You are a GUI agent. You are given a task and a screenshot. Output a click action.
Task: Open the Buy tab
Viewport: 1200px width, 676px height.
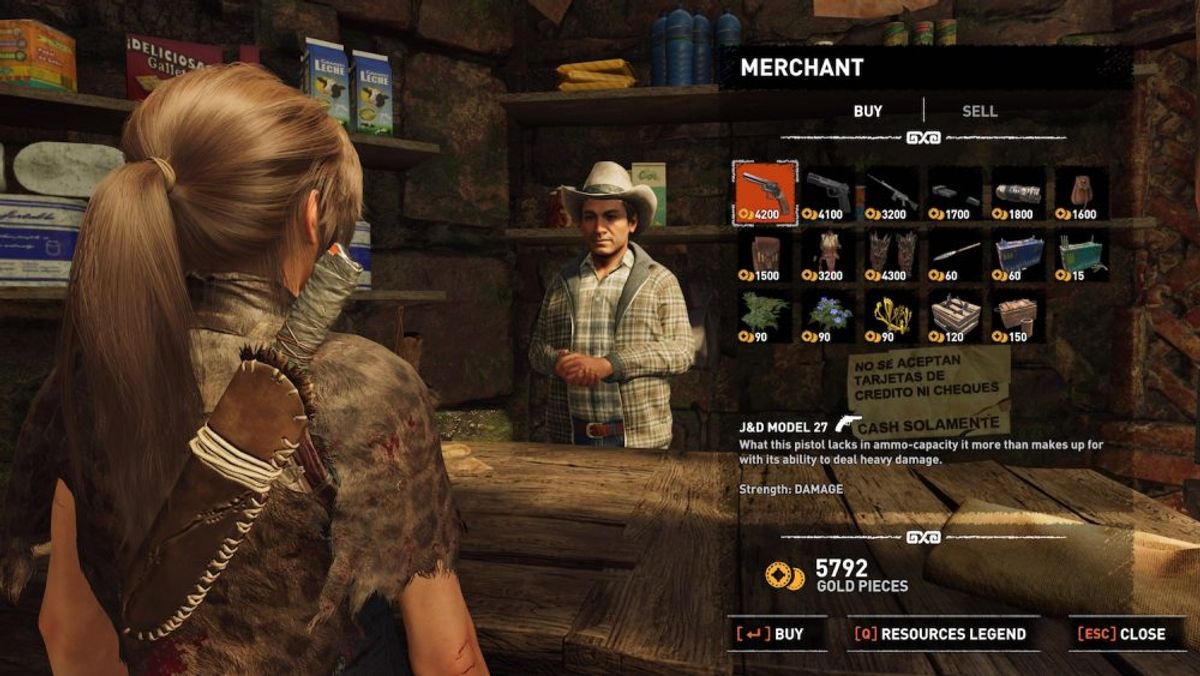[868, 112]
